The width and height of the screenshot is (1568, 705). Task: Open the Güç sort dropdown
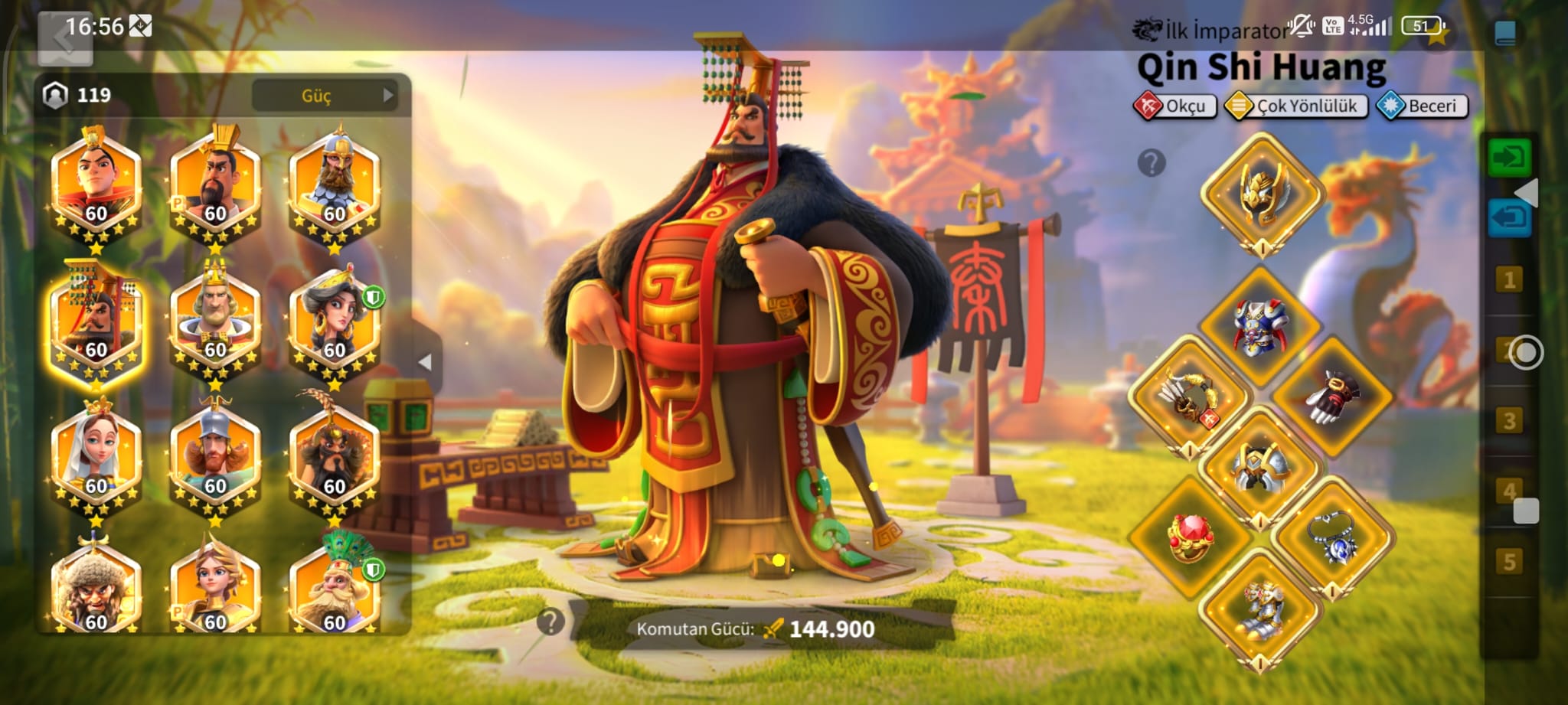325,96
